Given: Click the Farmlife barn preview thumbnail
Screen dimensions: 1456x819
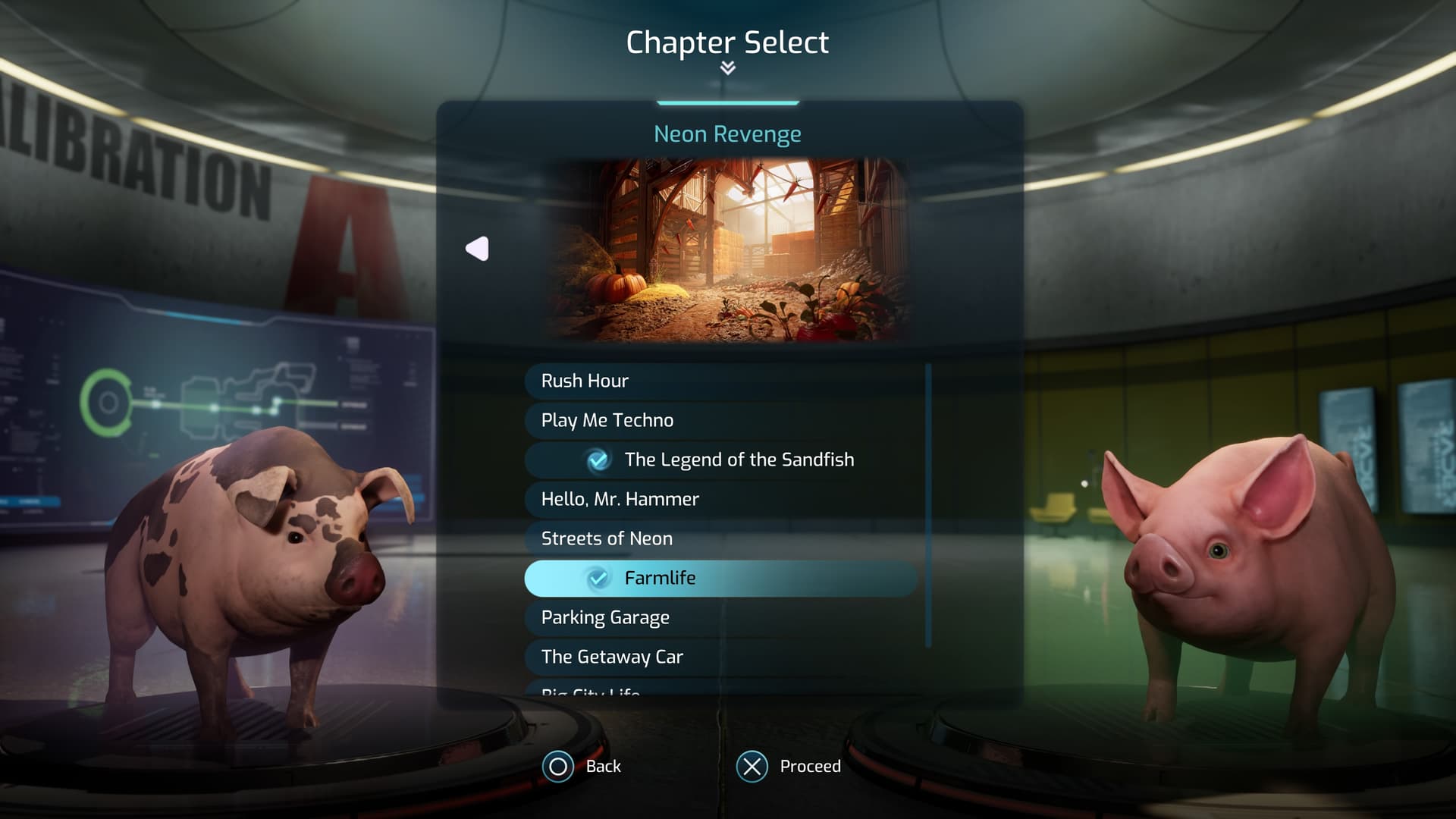Looking at the screenshot, I should click(727, 250).
